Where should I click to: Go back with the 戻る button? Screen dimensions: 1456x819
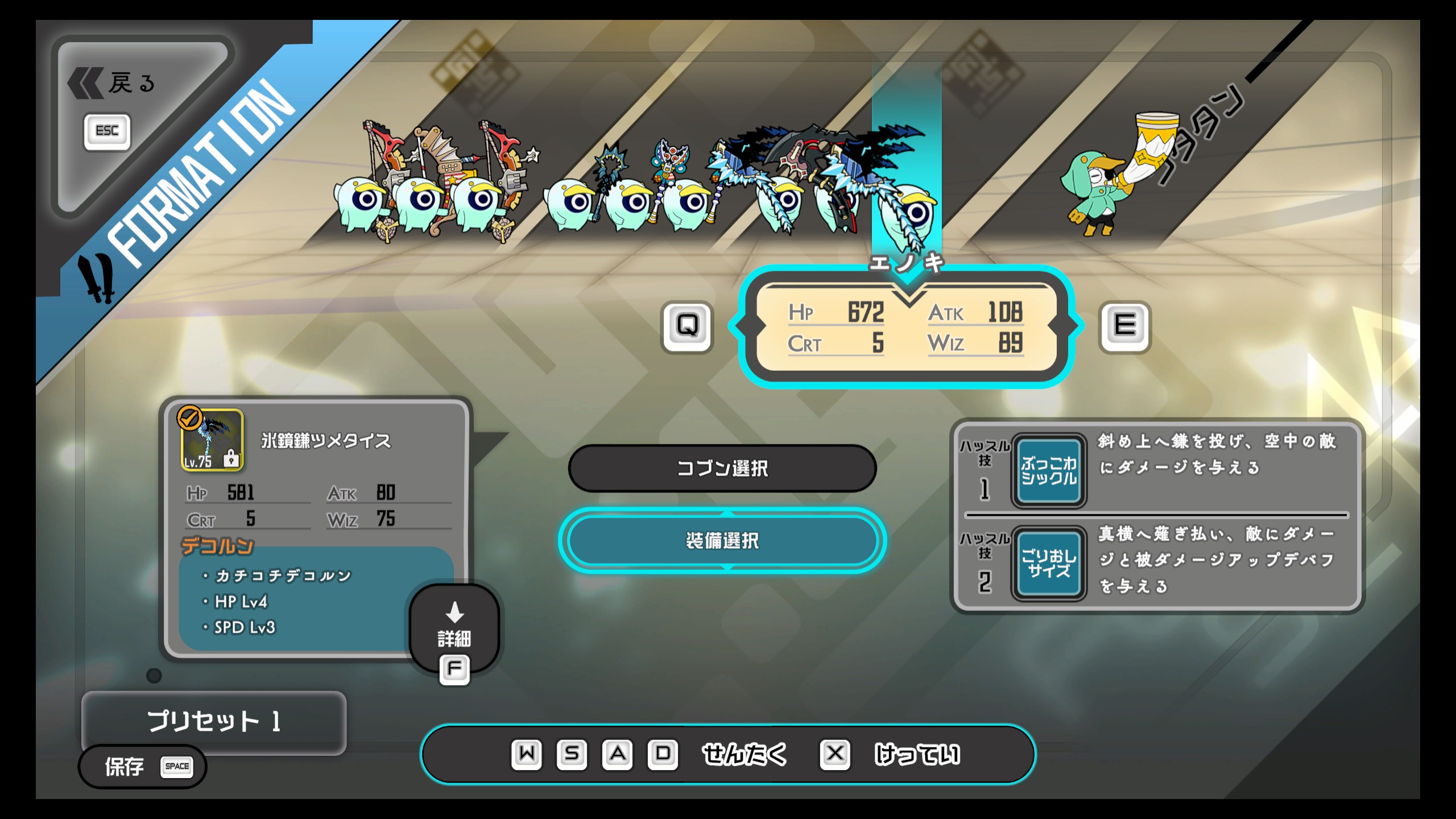point(114,84)
